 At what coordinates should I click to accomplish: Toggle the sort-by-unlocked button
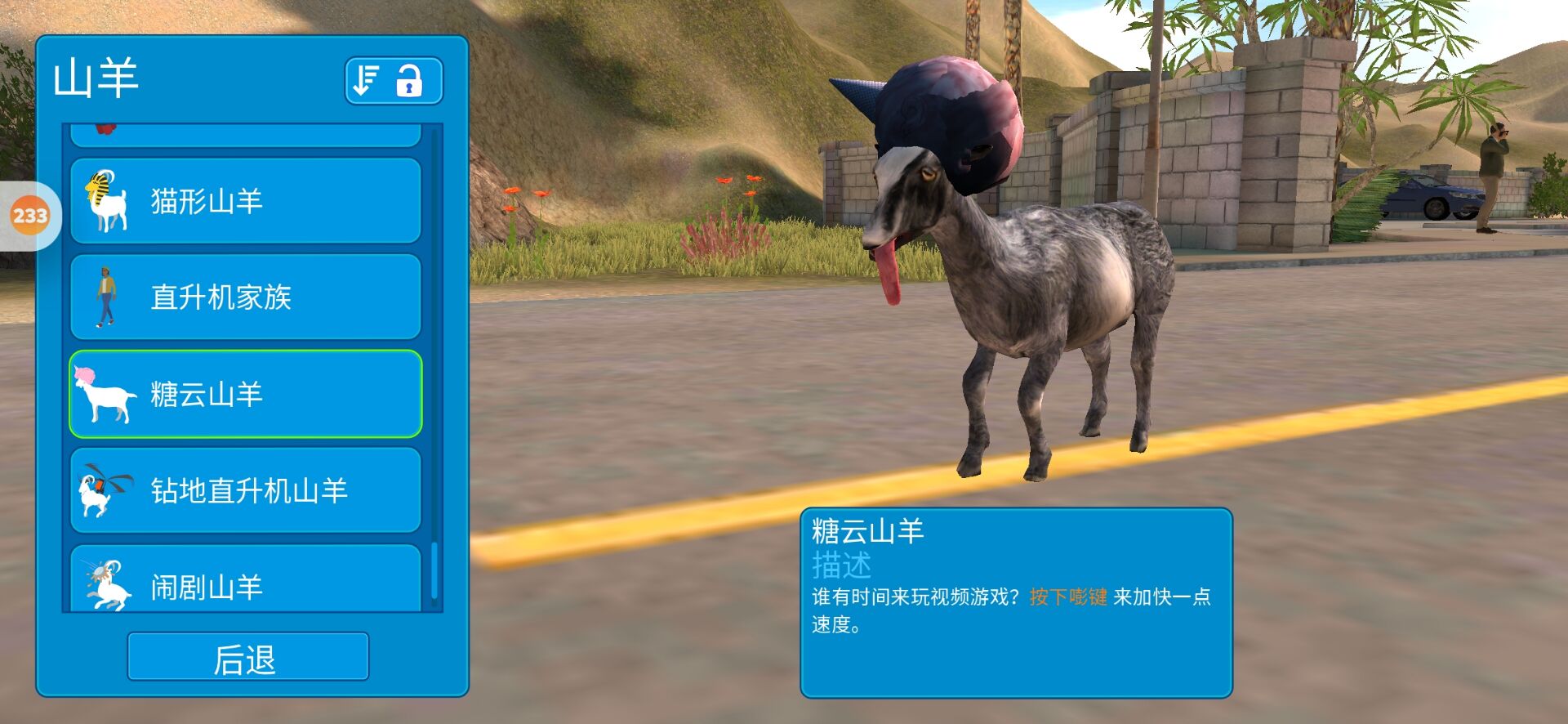394,81
